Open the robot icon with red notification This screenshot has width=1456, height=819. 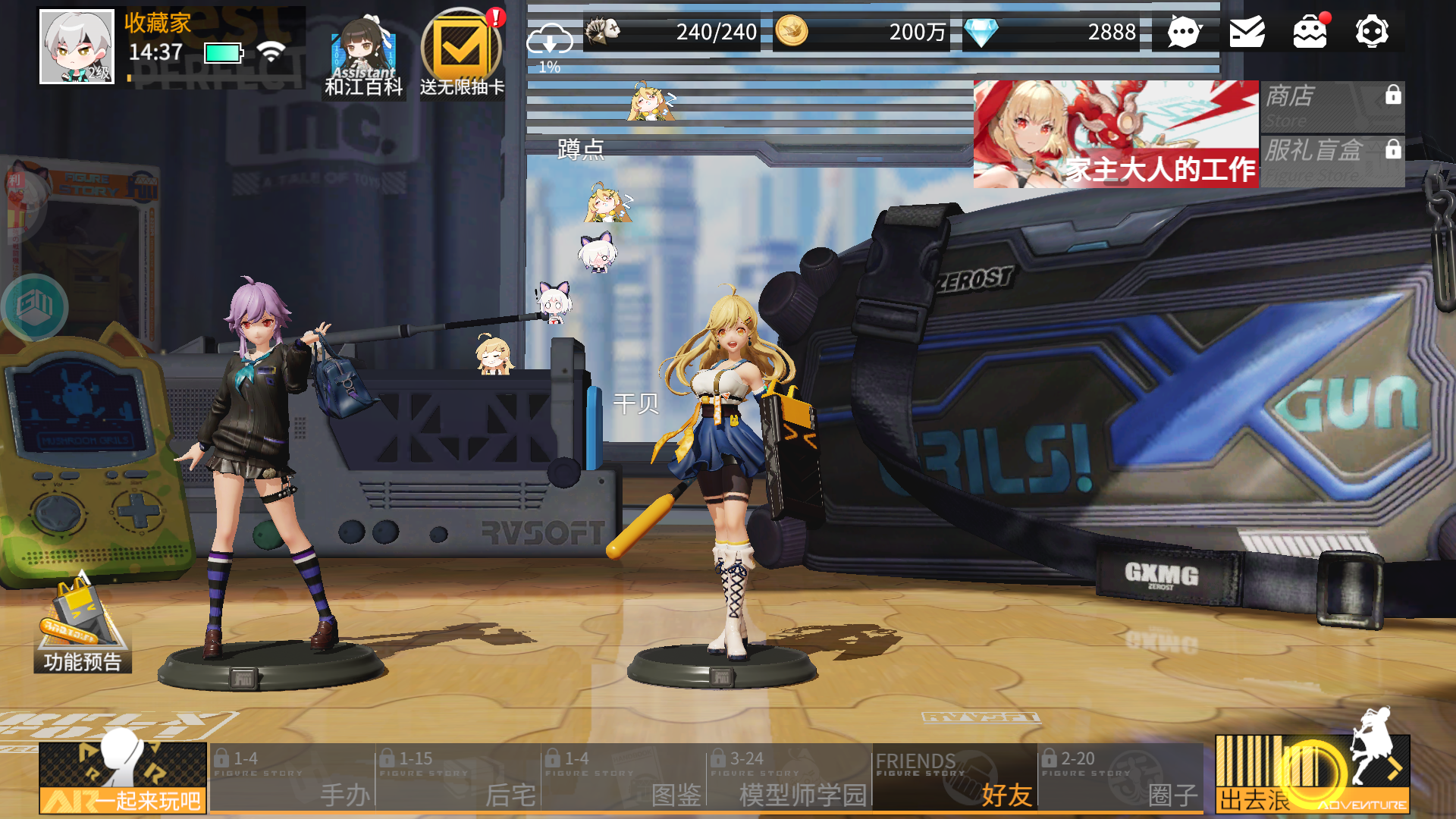[1310, 32]
